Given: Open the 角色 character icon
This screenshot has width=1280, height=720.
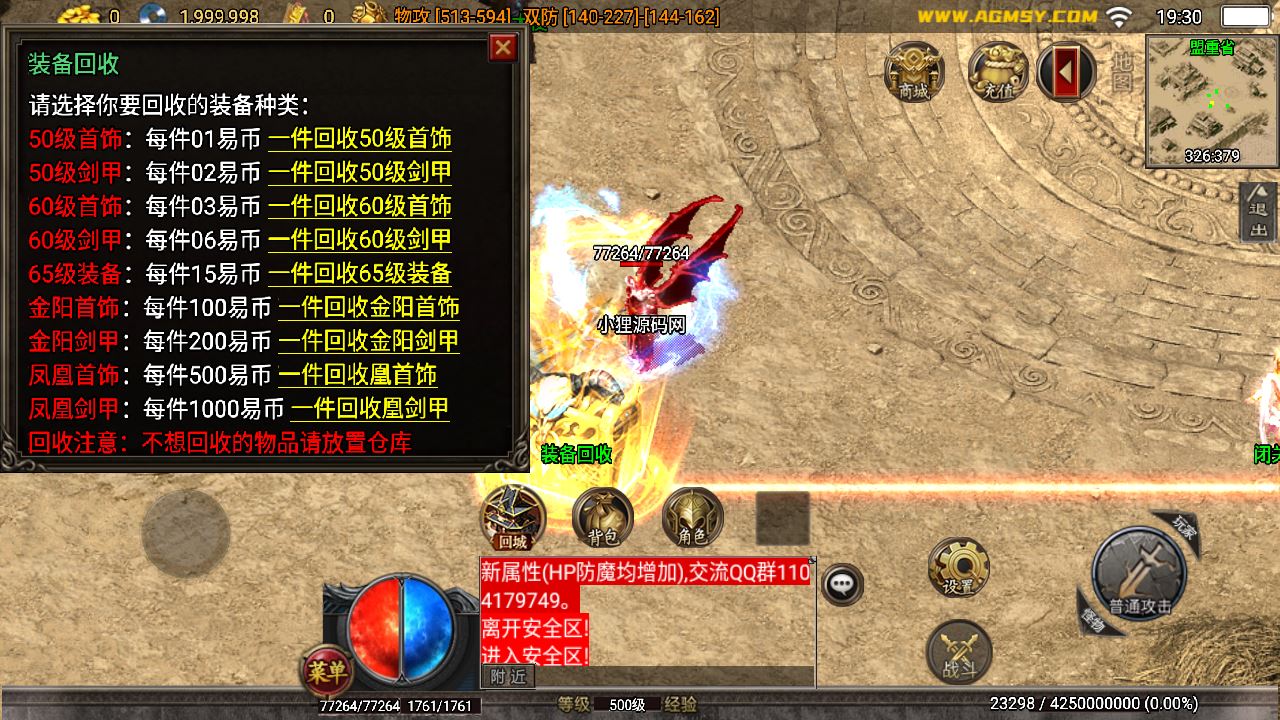Looking at the screenshot, I should point(694,518).
